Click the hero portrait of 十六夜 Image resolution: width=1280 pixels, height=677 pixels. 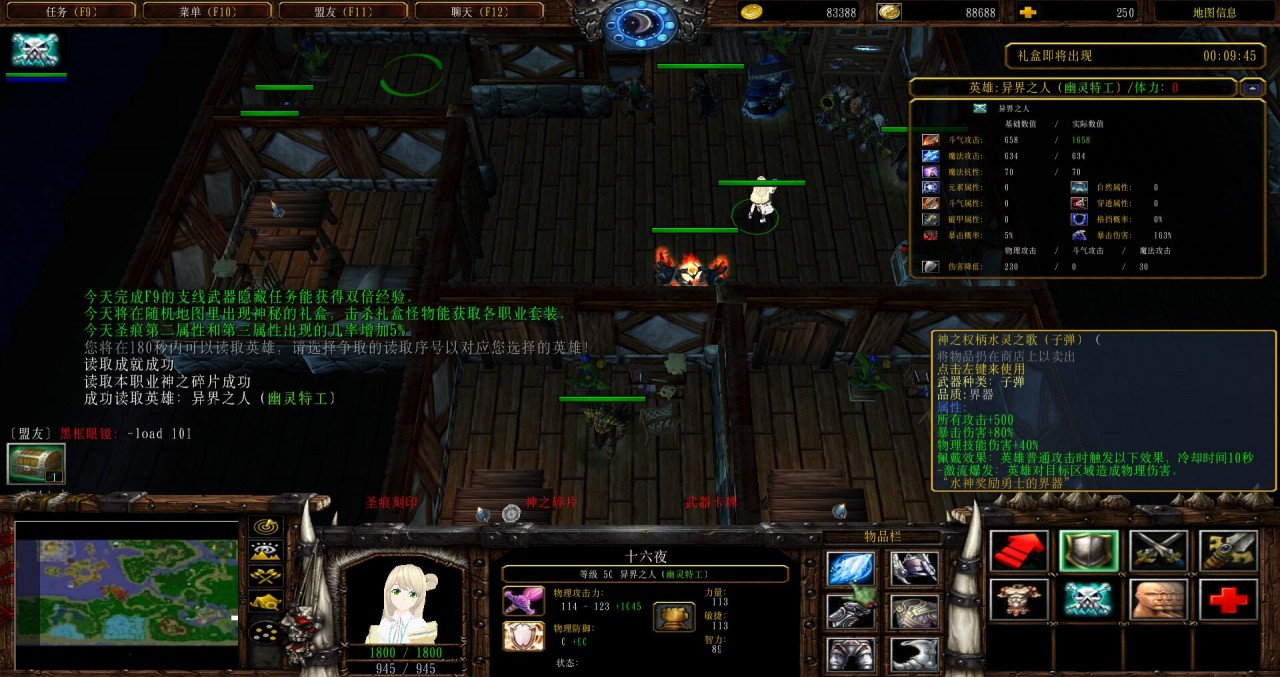[404, 602]
